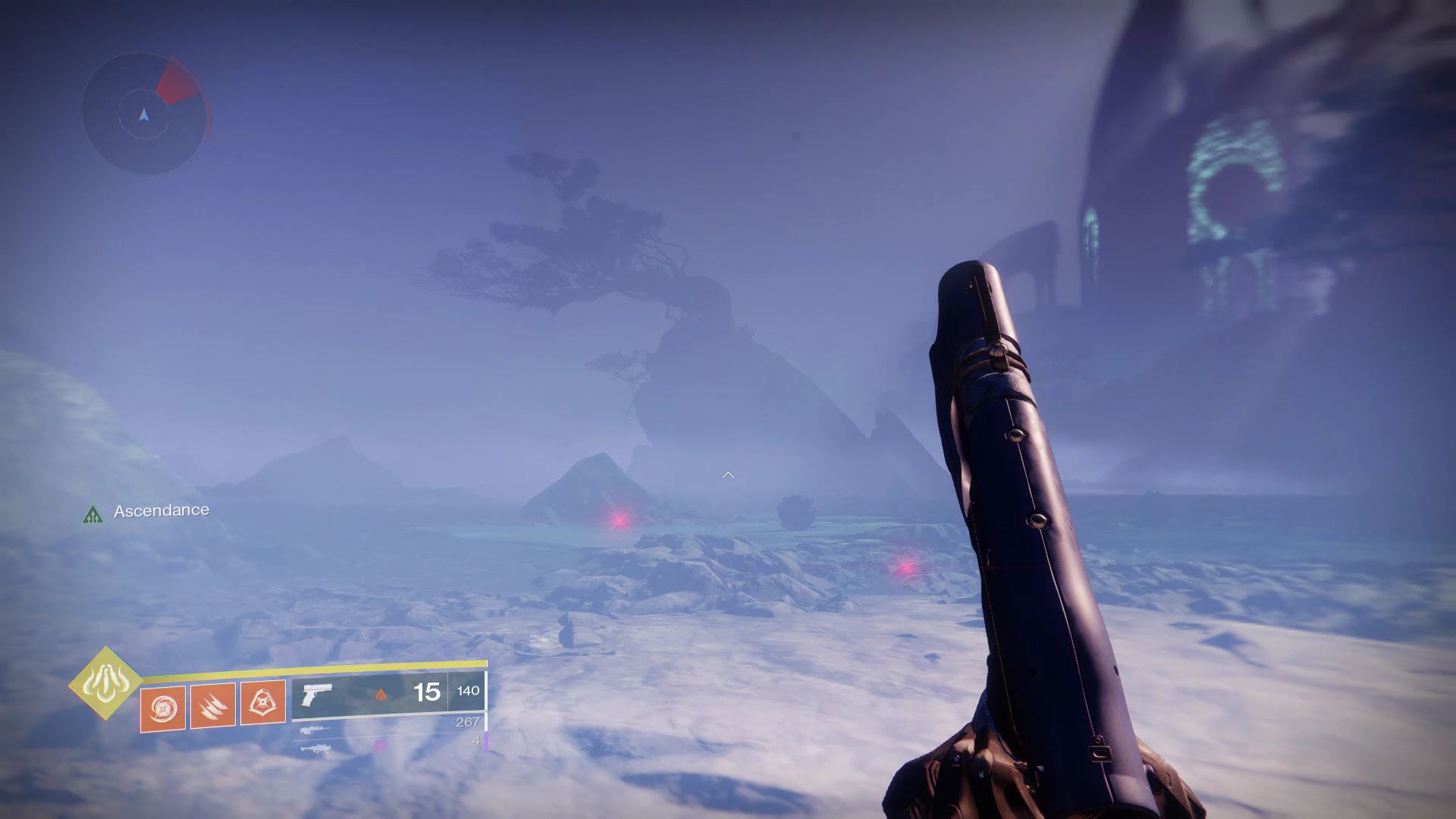Image resolution: width=1456 pixels, height=819 pixels.
Task: Activate the hexagonal class ability icon
Action: 262,704
